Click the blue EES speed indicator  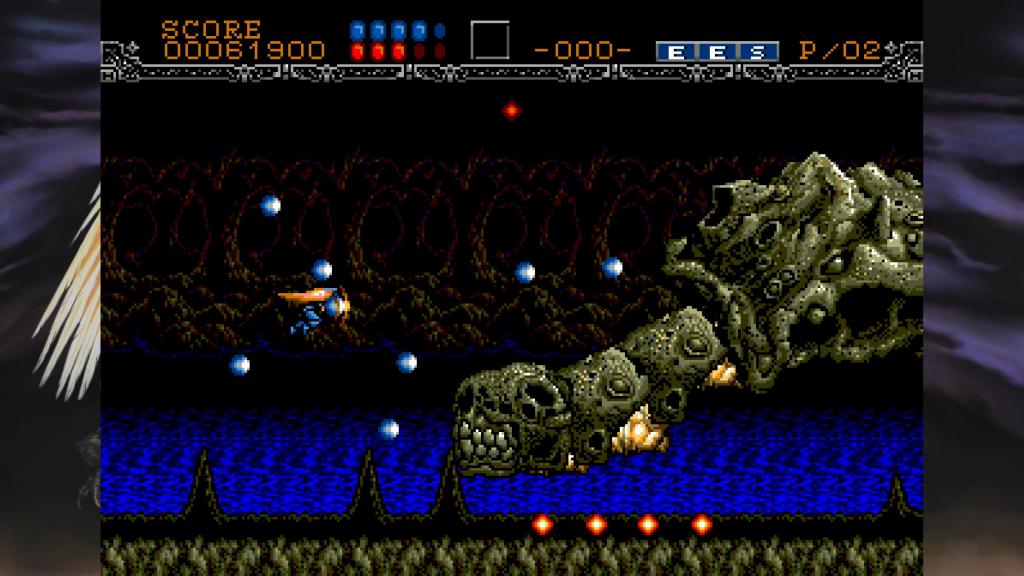(716, 51)
